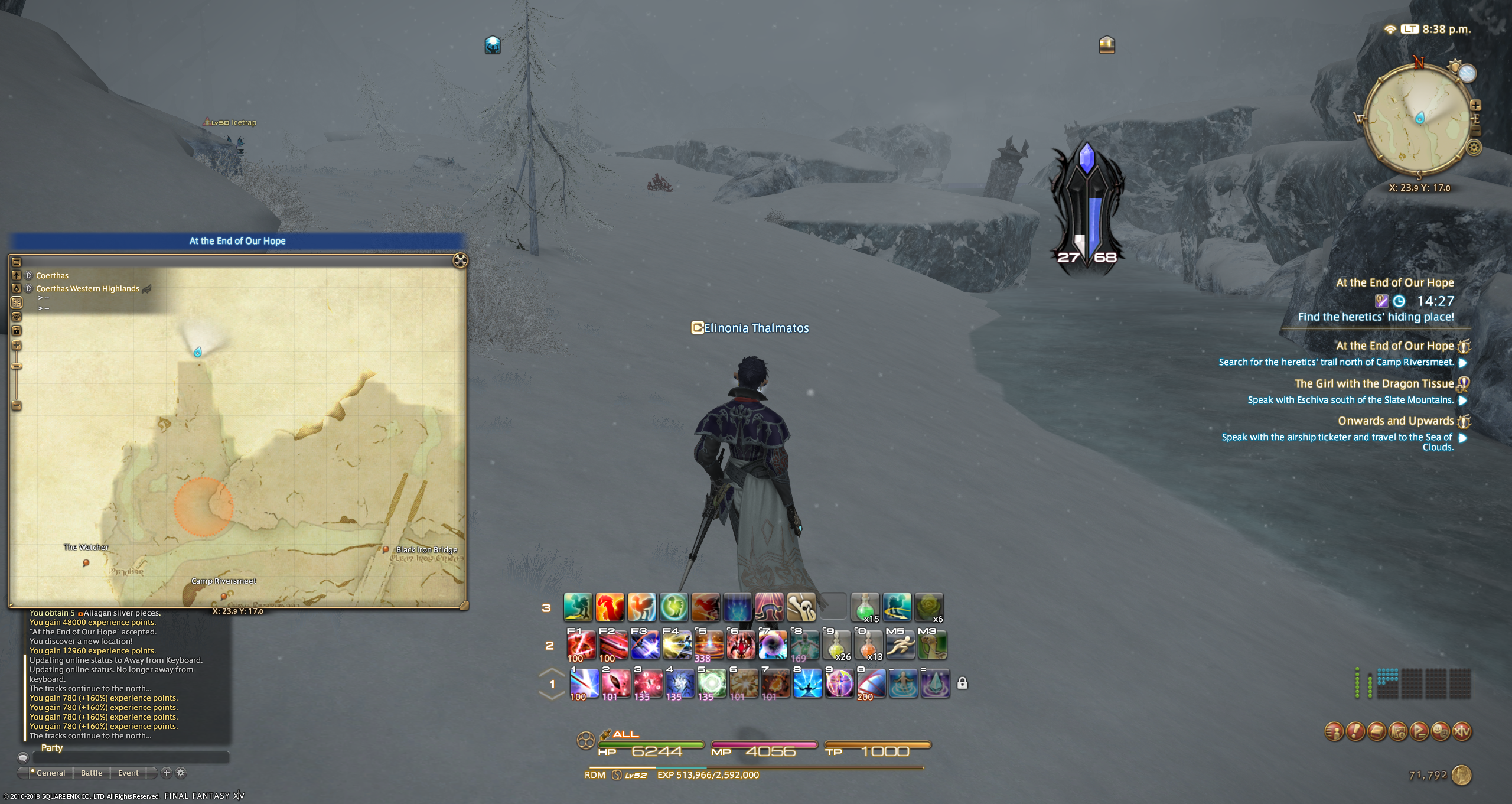Switch to the Event chat tab
This screenshot has height=804, width=1512.
tap(128, 773)
